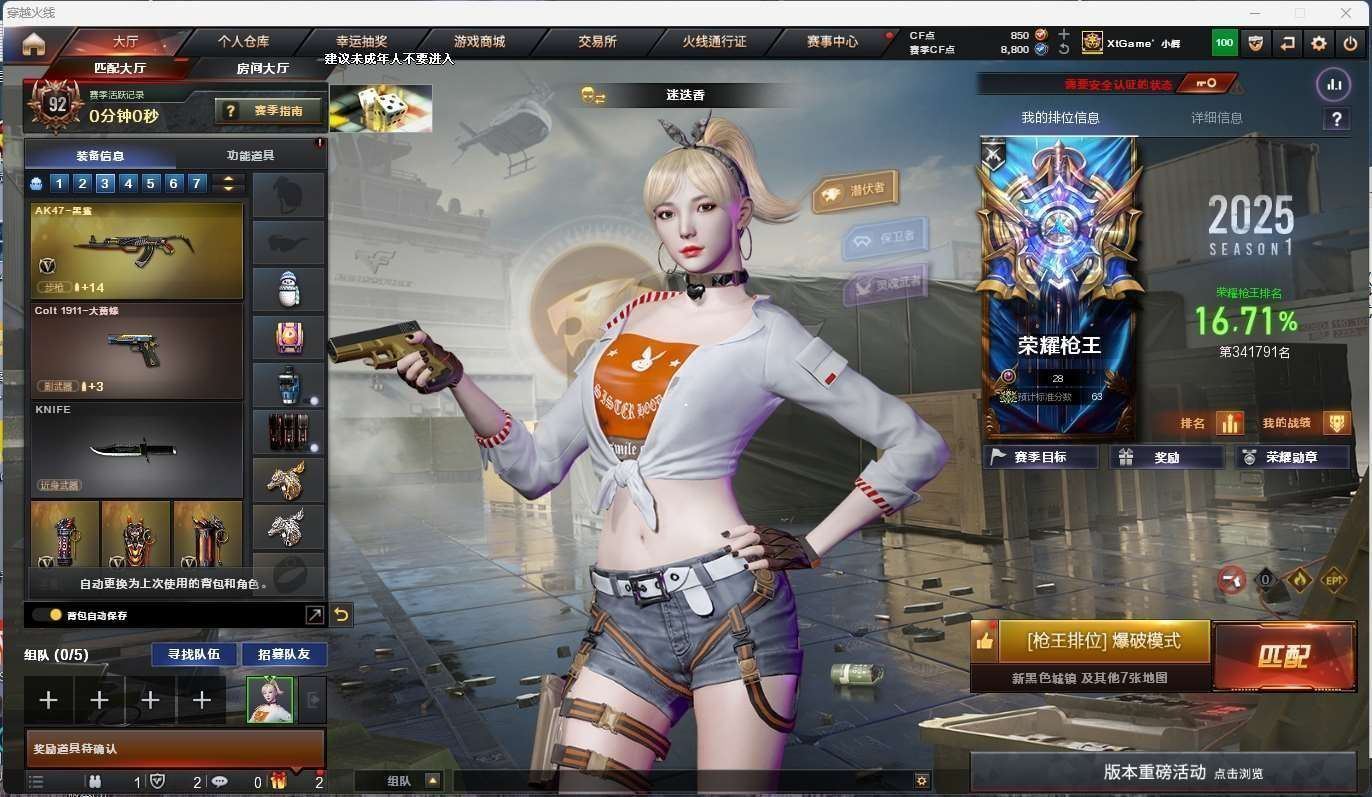Open the 火线通行证 pass
The height and width of the screenshot is (797, 1372).
pyautogui.click(x=714, y=42)
